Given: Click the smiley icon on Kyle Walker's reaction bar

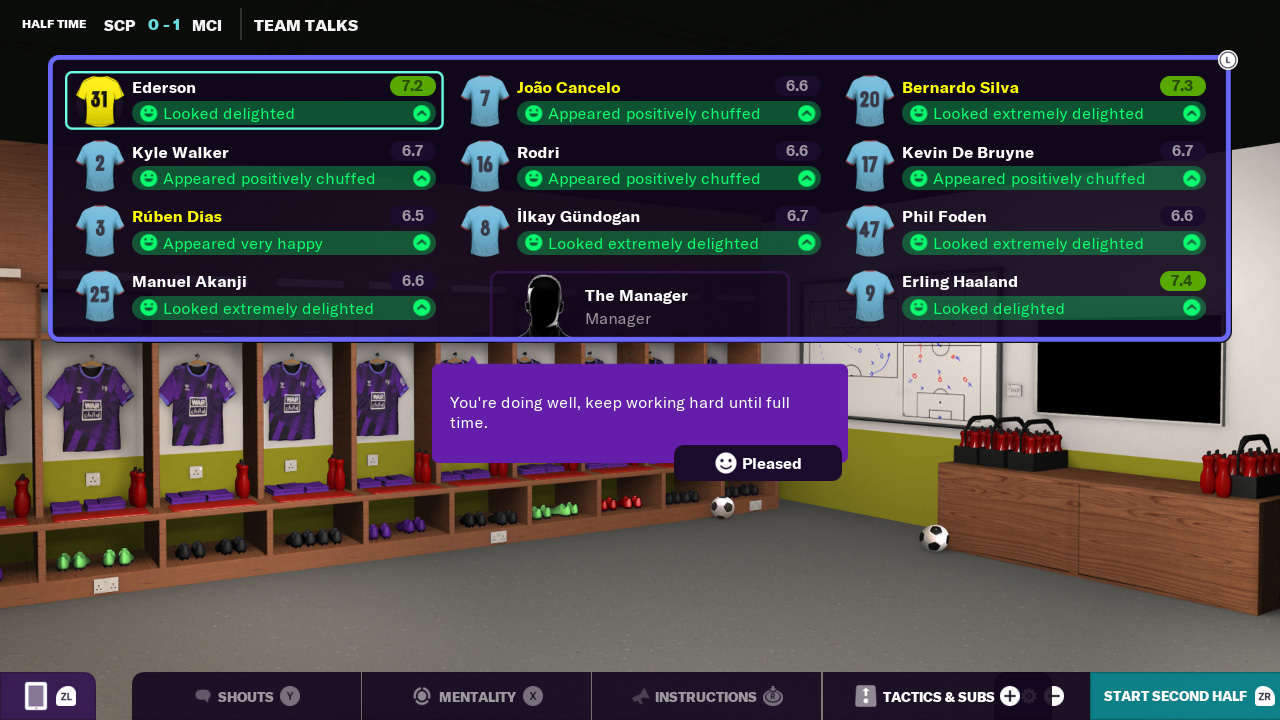Looking at the screenshot, I should pos(148,178).
